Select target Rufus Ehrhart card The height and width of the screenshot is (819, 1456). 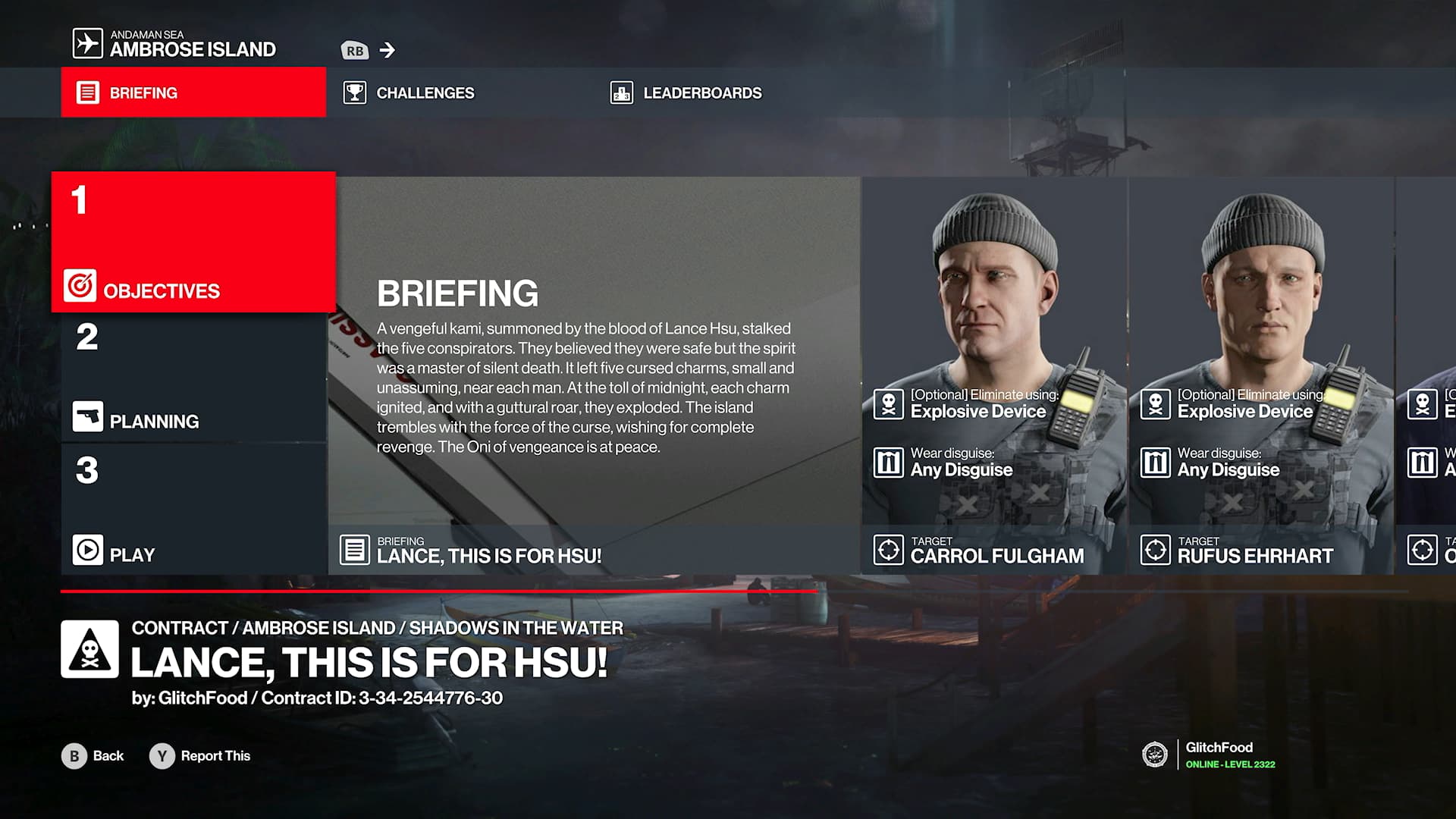[1261, 375]
